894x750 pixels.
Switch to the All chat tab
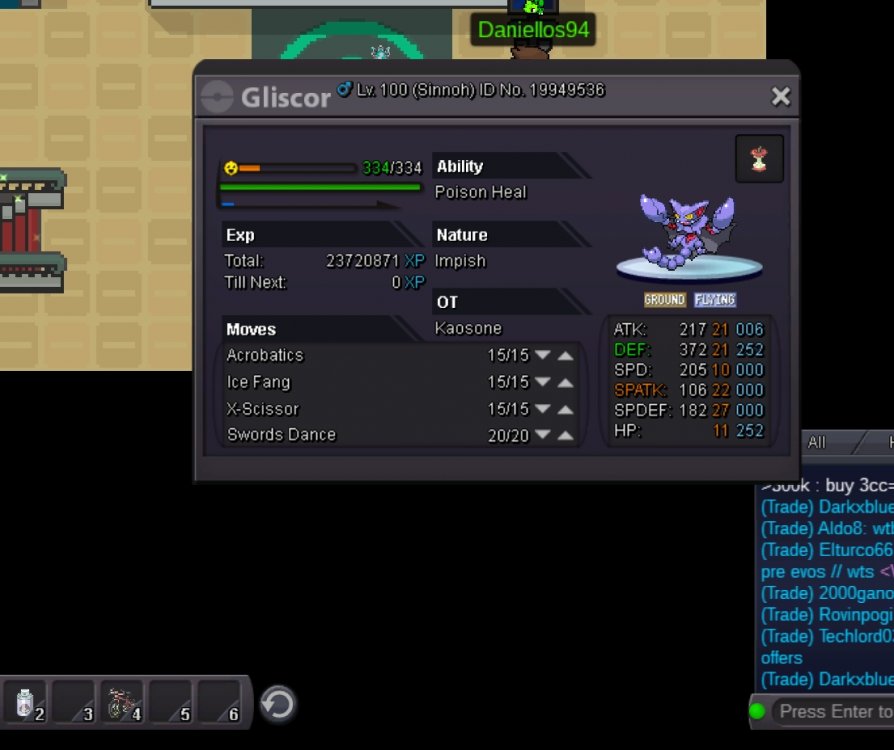tap(817, 442)
